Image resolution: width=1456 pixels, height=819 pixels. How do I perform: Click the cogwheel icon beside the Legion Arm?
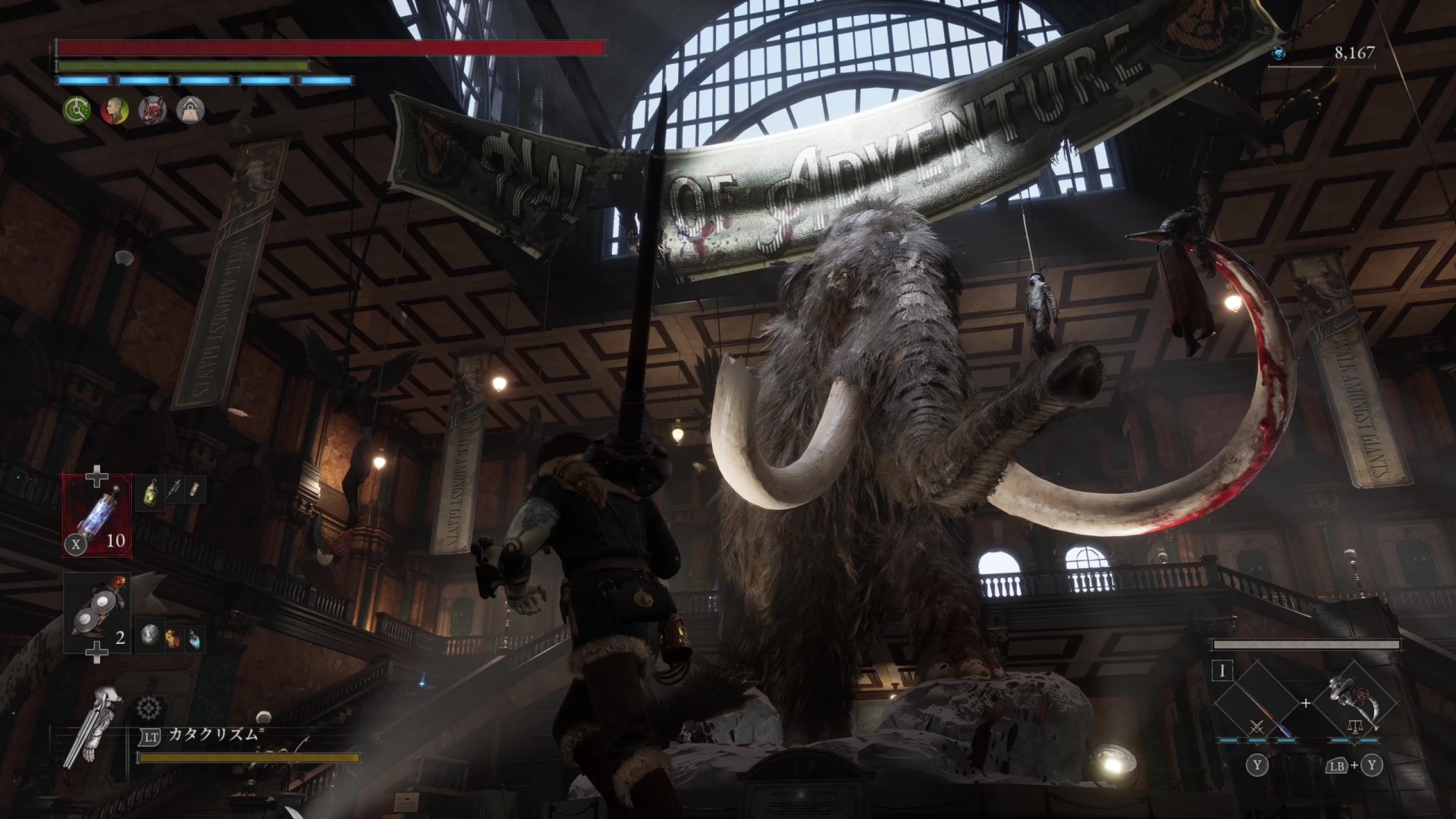[x=149, y=709]
